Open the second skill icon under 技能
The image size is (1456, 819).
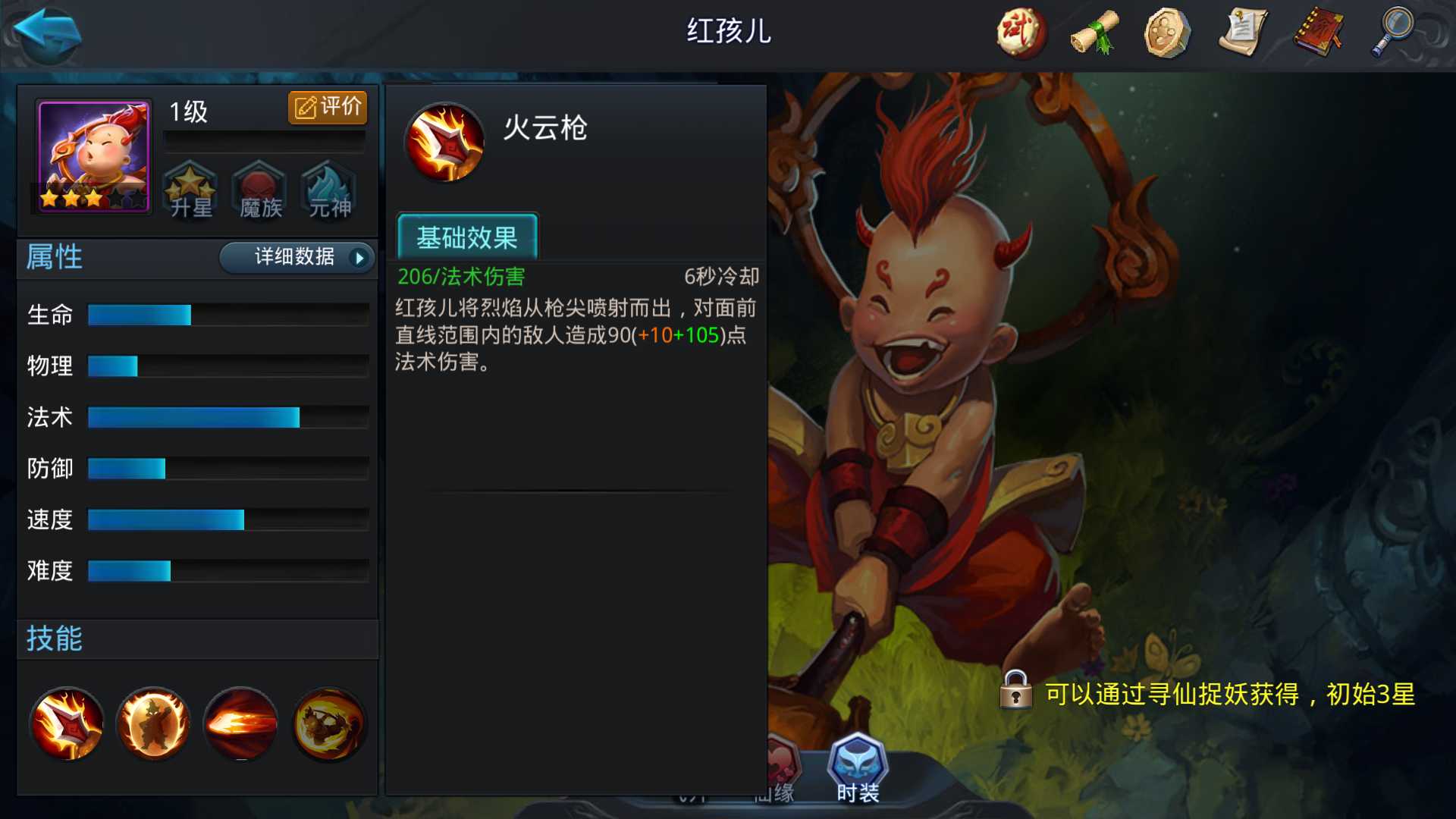[x=153, y=723]
